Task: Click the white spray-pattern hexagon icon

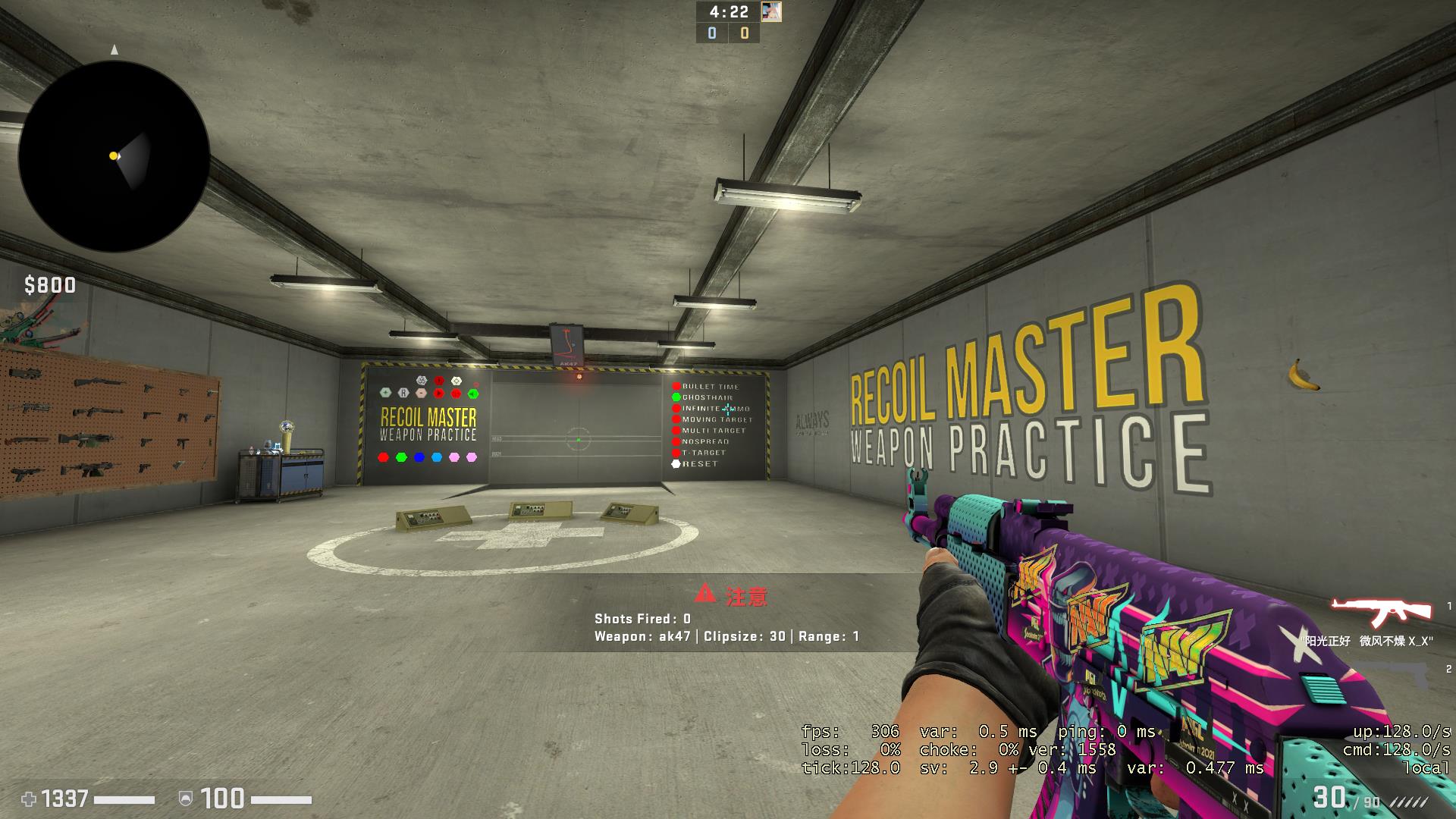Action: [x=422, y=380]
